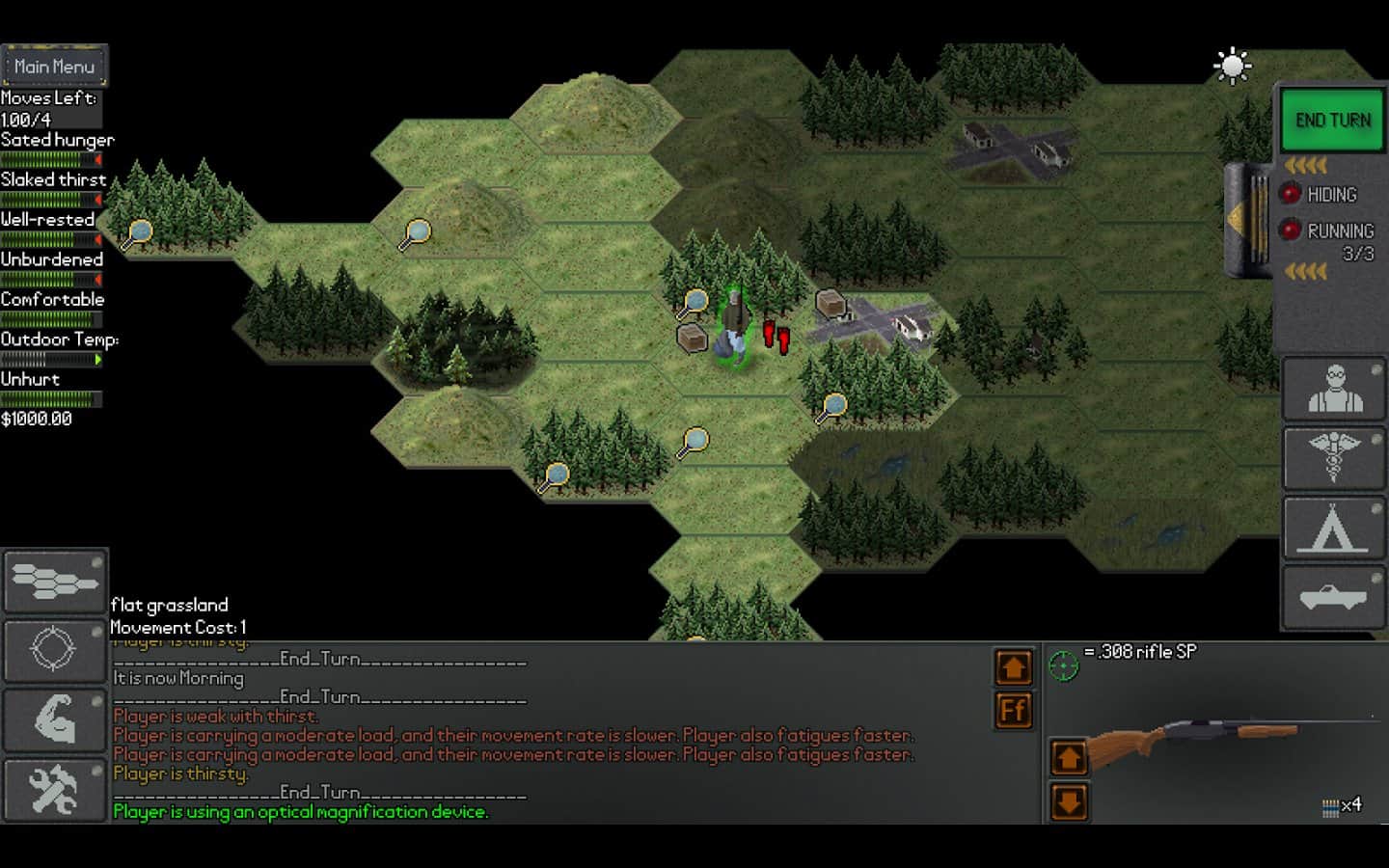Click the up arrow above the Ff button
This screenshot has width=1389, height=868.
pyautogui.click(x=1013, y=667)
